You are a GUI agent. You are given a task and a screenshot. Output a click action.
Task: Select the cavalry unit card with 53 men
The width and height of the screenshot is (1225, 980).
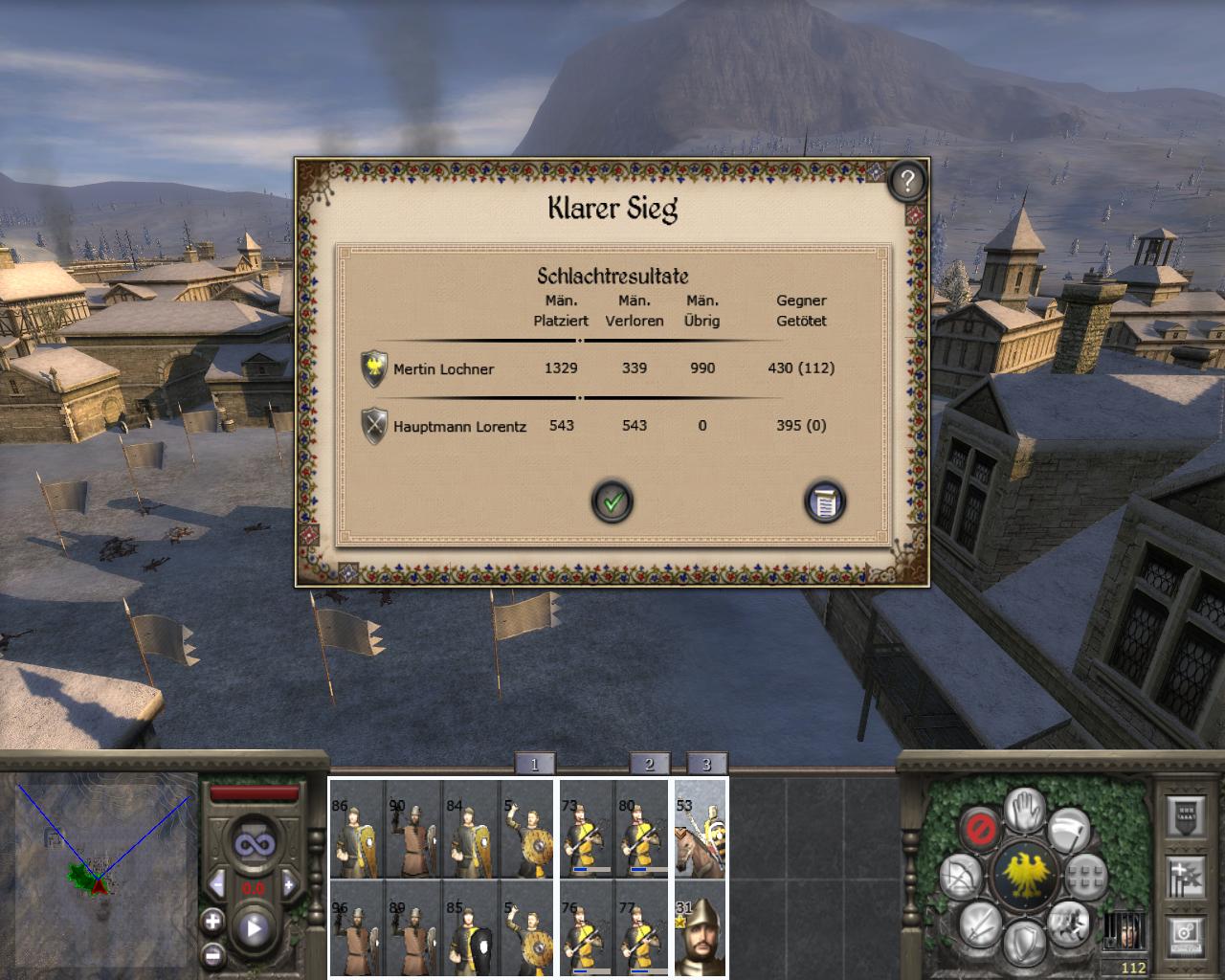(700, 829)
